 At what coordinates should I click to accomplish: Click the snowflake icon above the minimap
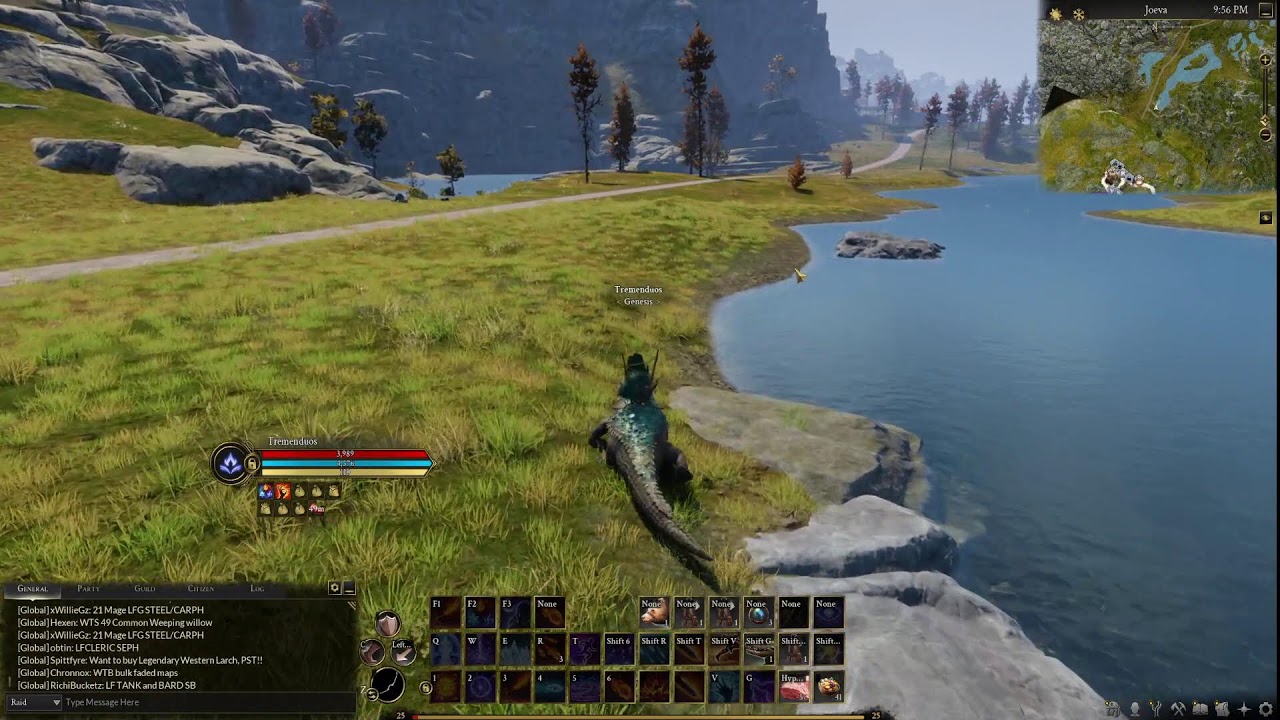(1078, 14)
